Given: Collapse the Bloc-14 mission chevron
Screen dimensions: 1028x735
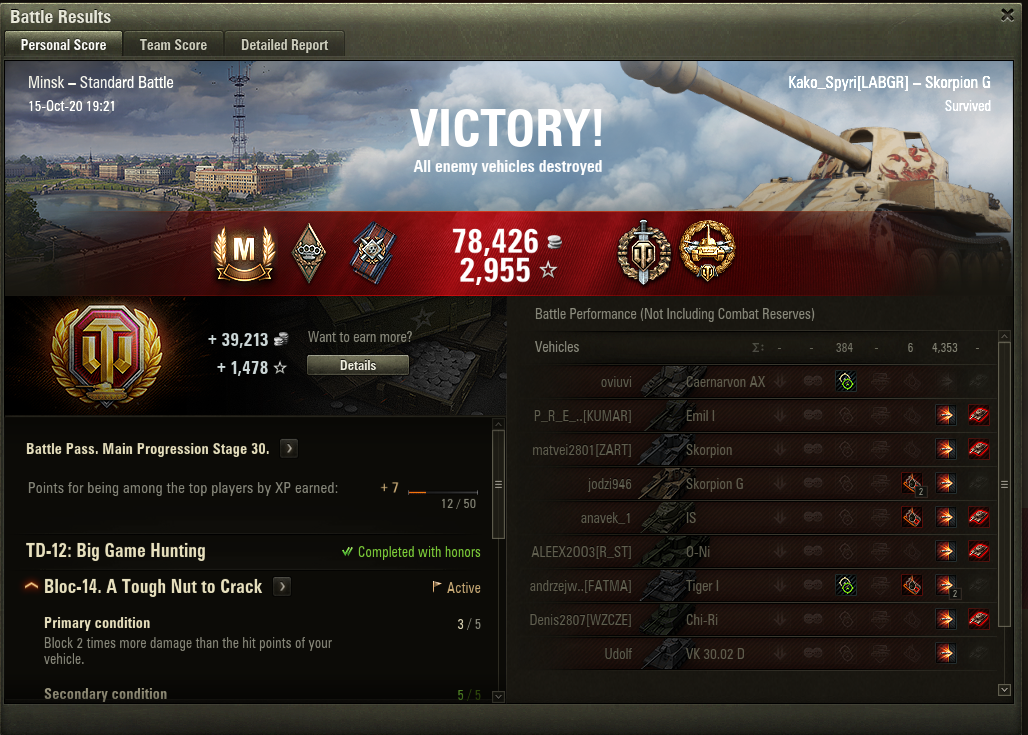Looking at the screenshot, I should (x=32, y=587).
